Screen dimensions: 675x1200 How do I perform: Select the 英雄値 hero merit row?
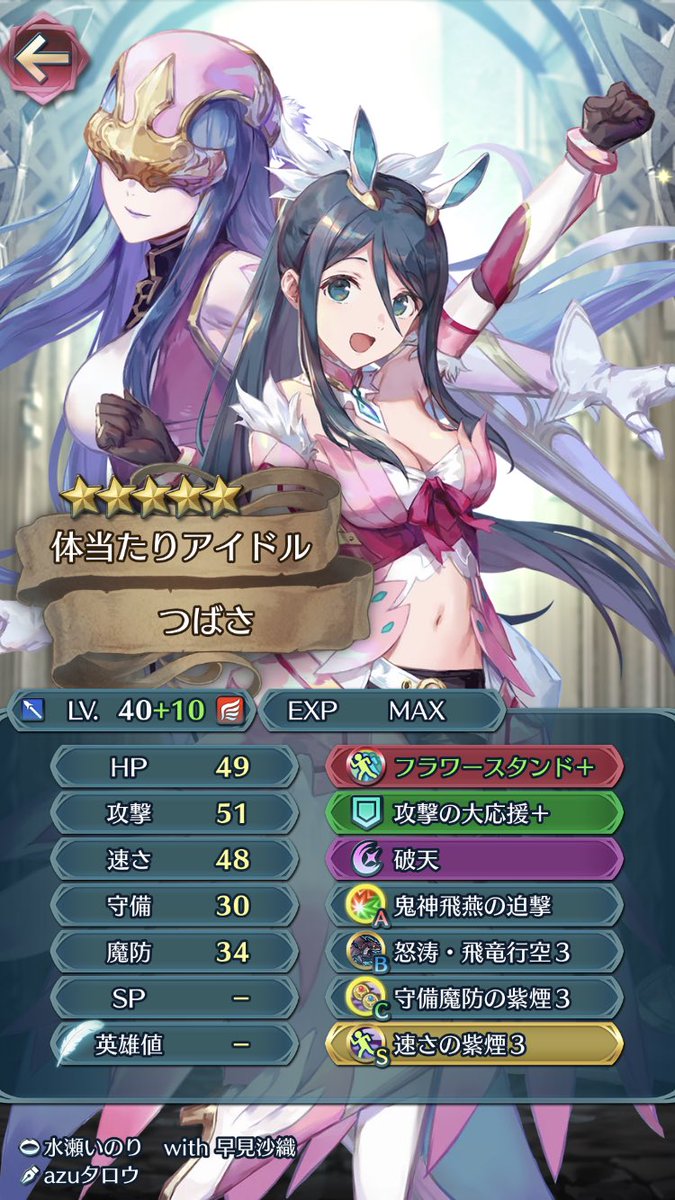tap(176, 1045)
